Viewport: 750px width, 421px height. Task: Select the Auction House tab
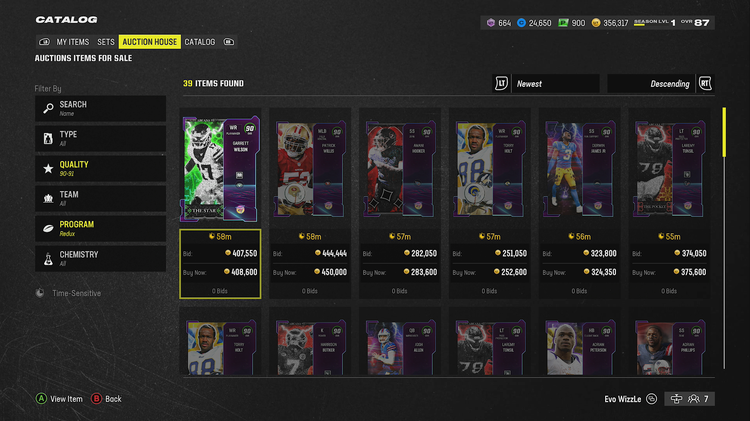click(x=150, y=42)
